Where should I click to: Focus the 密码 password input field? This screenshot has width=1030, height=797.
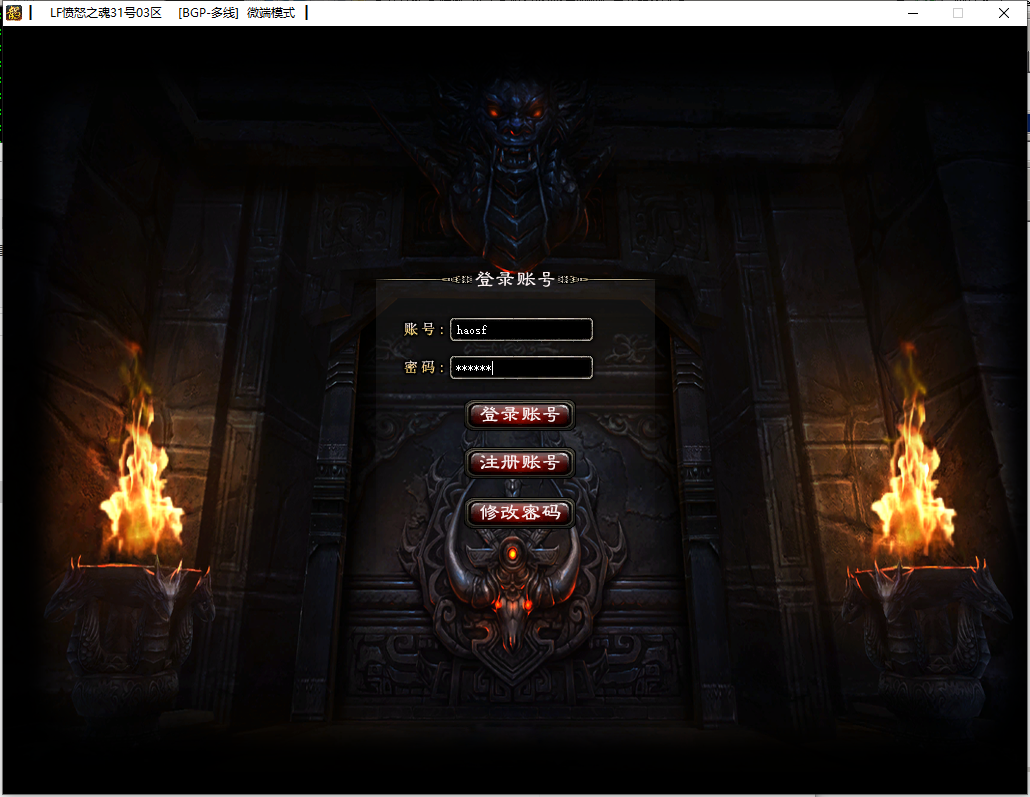coord(521,368)
